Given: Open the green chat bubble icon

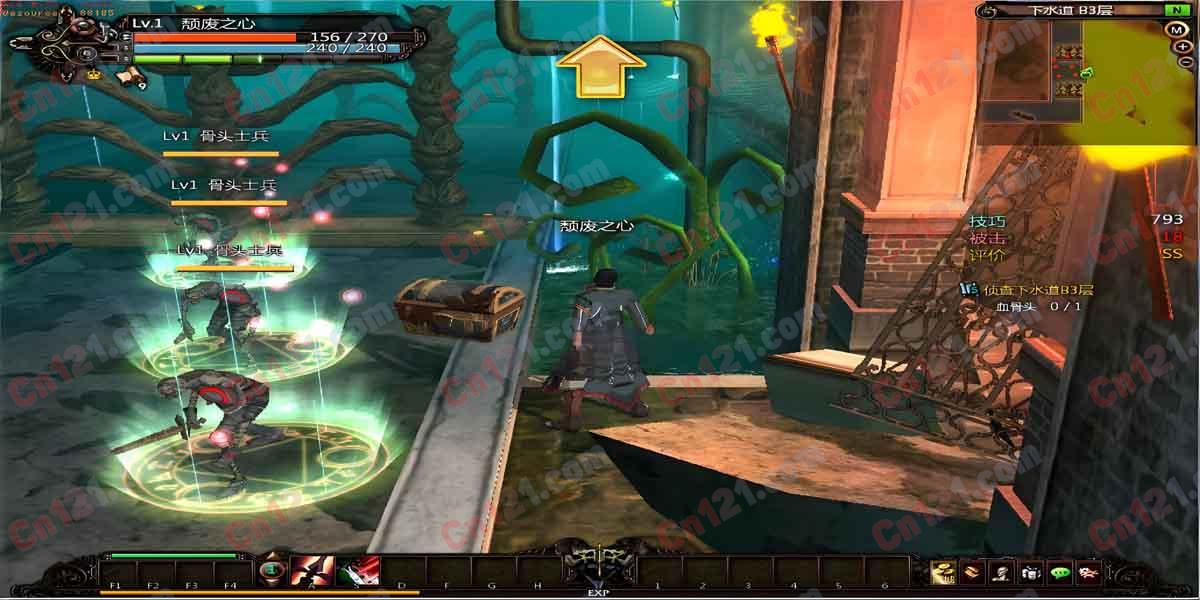Looking at the screenshot, I should [1060, 573].
